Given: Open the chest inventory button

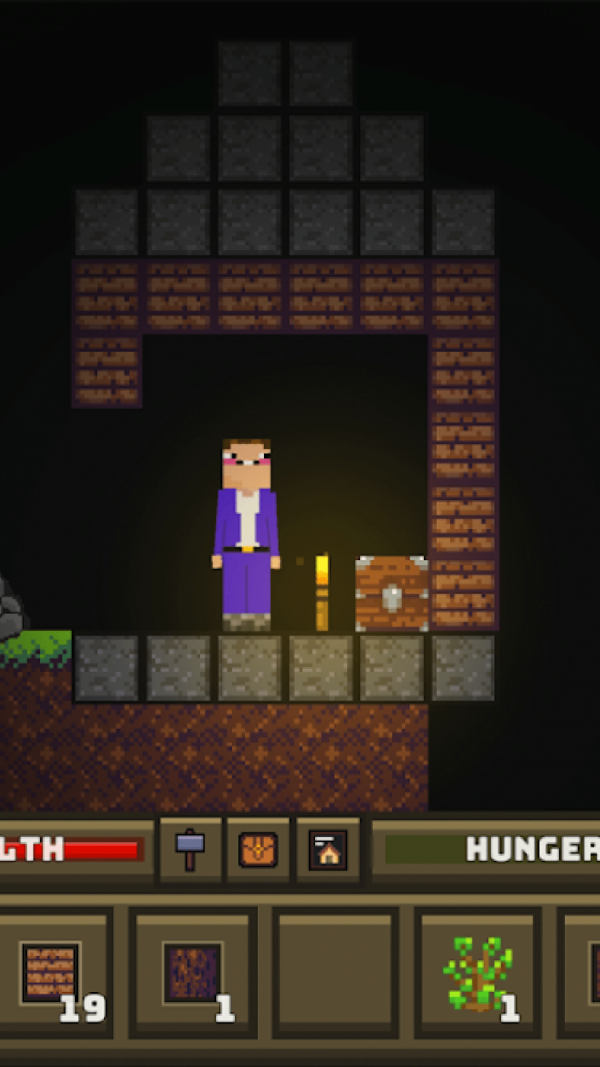Looking at the screenshot, I should pos(258,850).
